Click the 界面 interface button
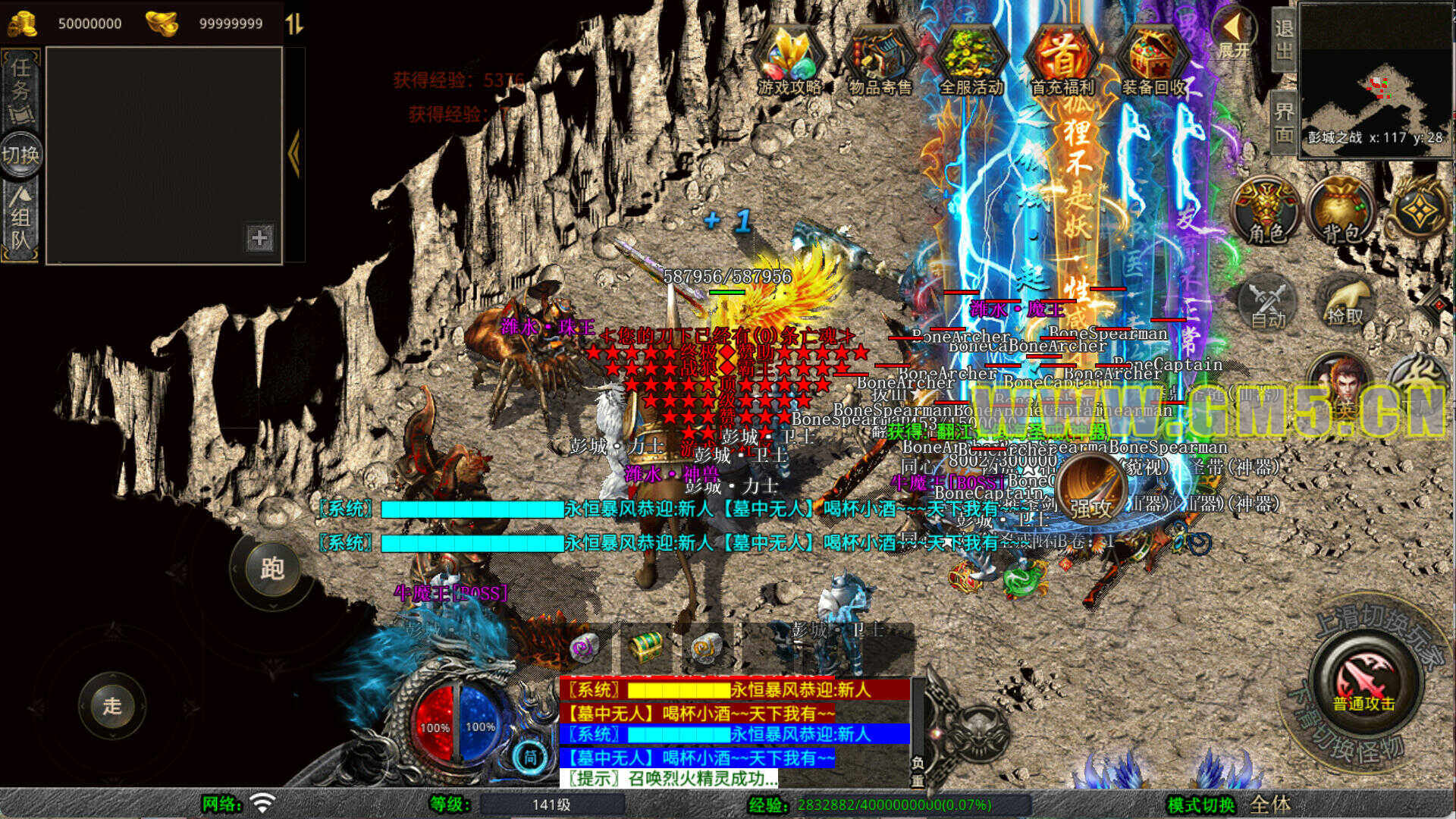Viewport: 1456px width, 819px height. 1284,123
